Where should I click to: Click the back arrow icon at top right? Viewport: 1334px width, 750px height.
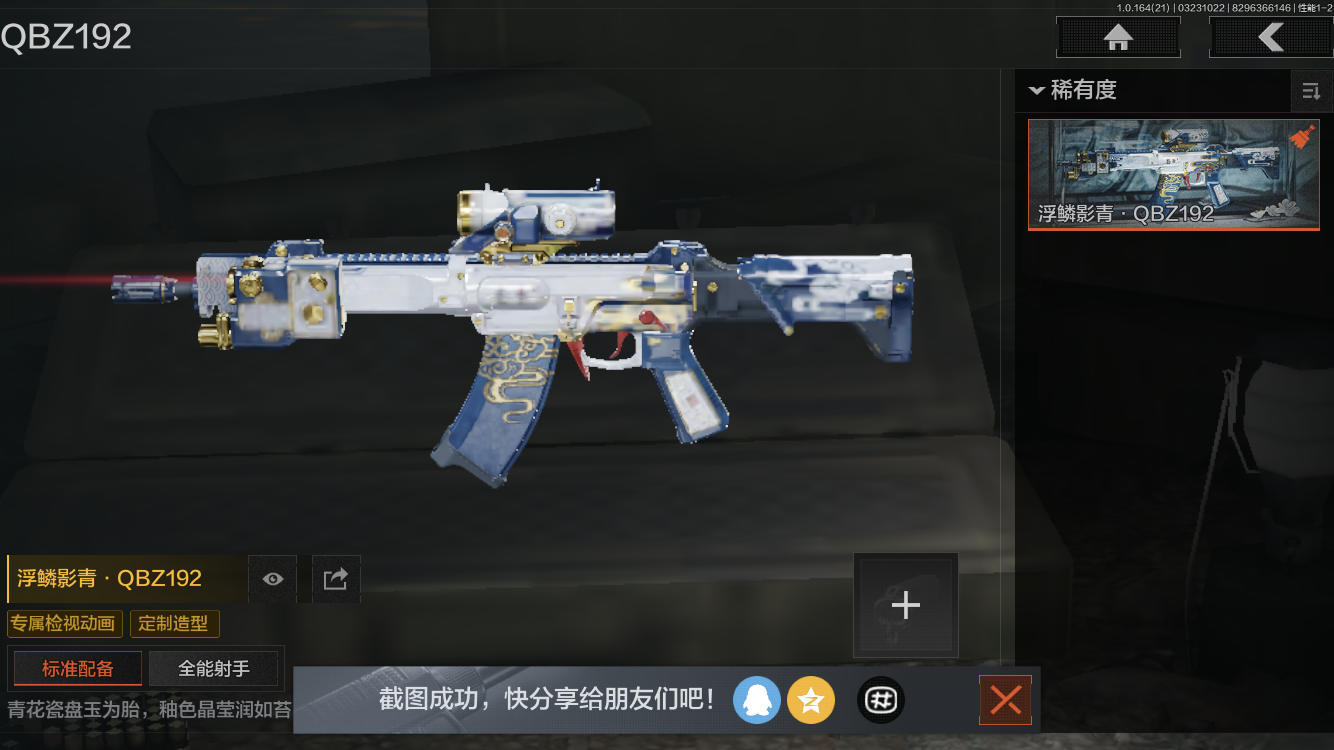tap(1273, 37)
